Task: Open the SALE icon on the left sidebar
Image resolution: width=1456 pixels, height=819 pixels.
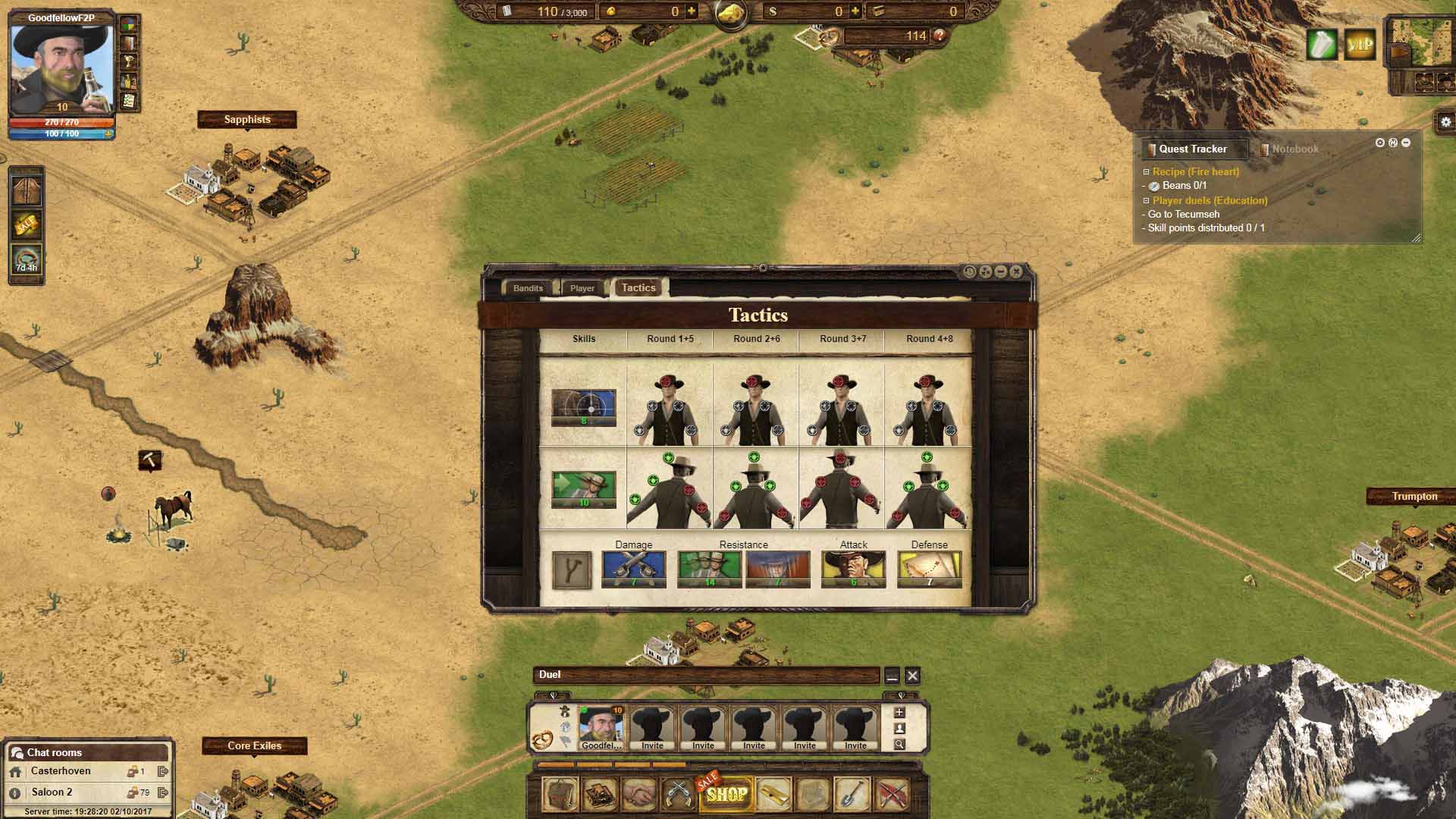Action: tap(26, 224)
